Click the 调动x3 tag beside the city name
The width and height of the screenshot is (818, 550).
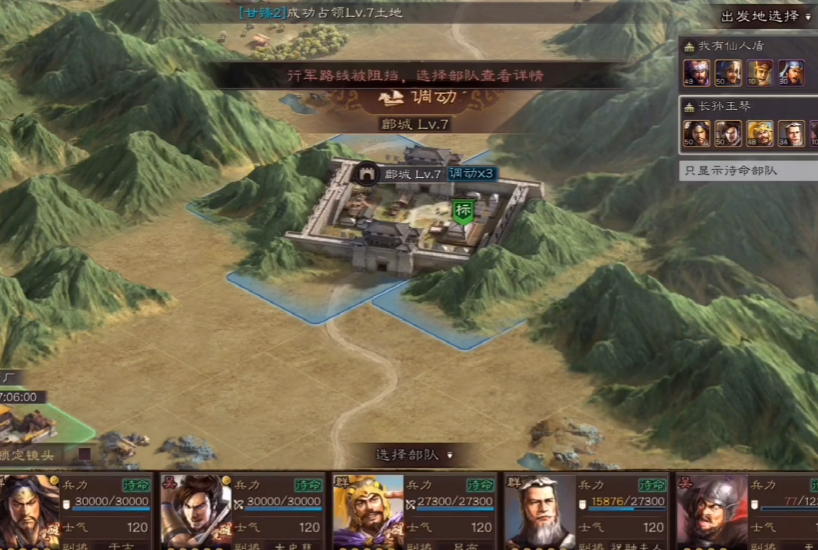pos(471,174)
